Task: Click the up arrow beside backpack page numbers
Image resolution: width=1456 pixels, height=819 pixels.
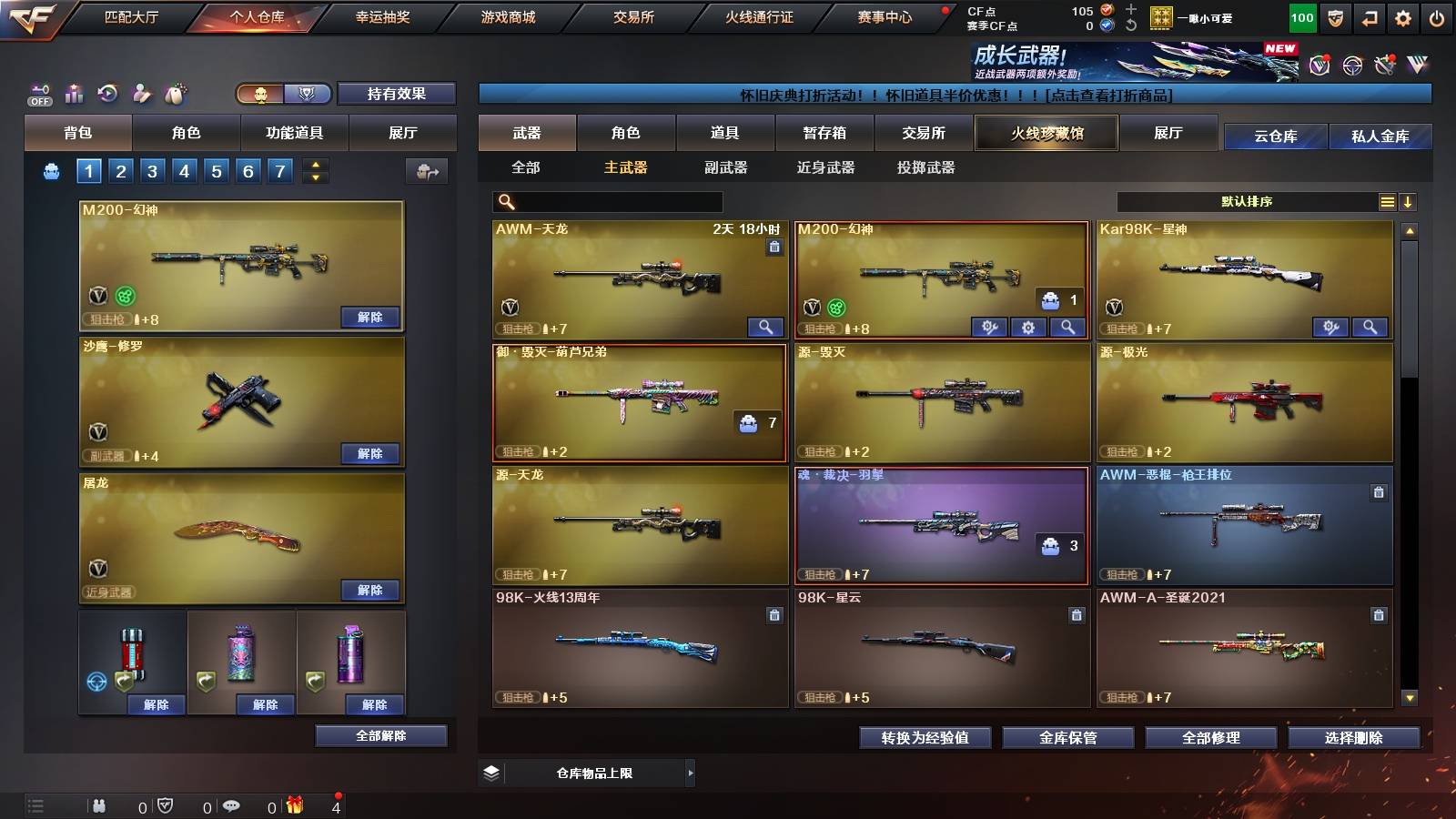Action: [314, 165]
